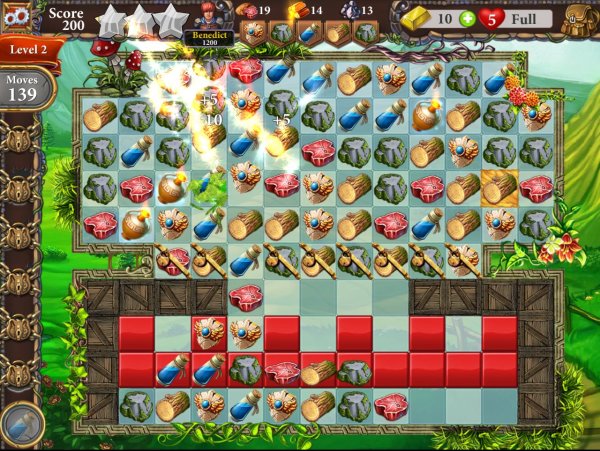Click the green plus to buy gold
This screenshot has height=451, width=600.
(x=468, y=18)
